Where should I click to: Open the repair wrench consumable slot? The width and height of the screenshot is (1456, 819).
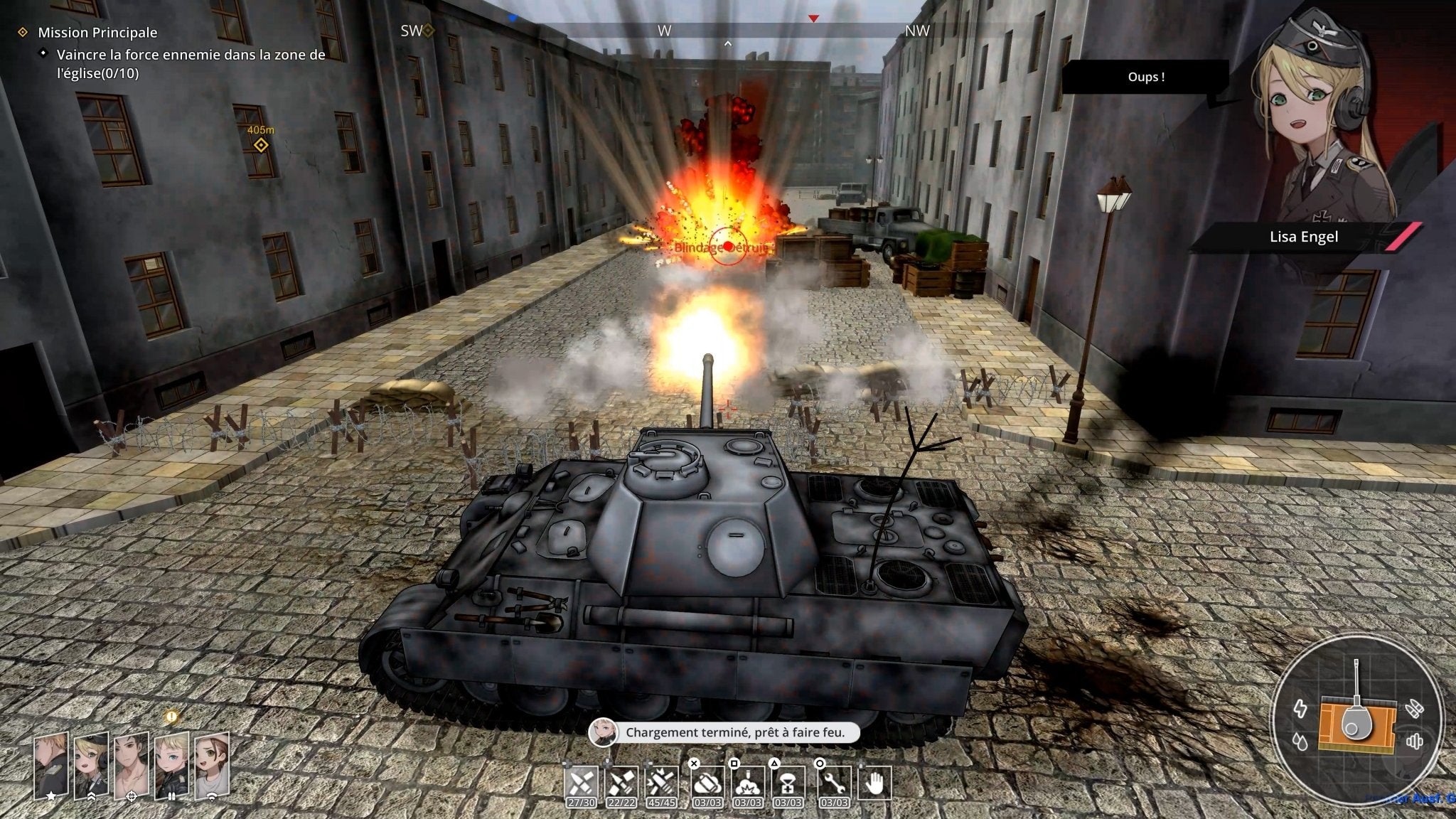pos(835,782)
